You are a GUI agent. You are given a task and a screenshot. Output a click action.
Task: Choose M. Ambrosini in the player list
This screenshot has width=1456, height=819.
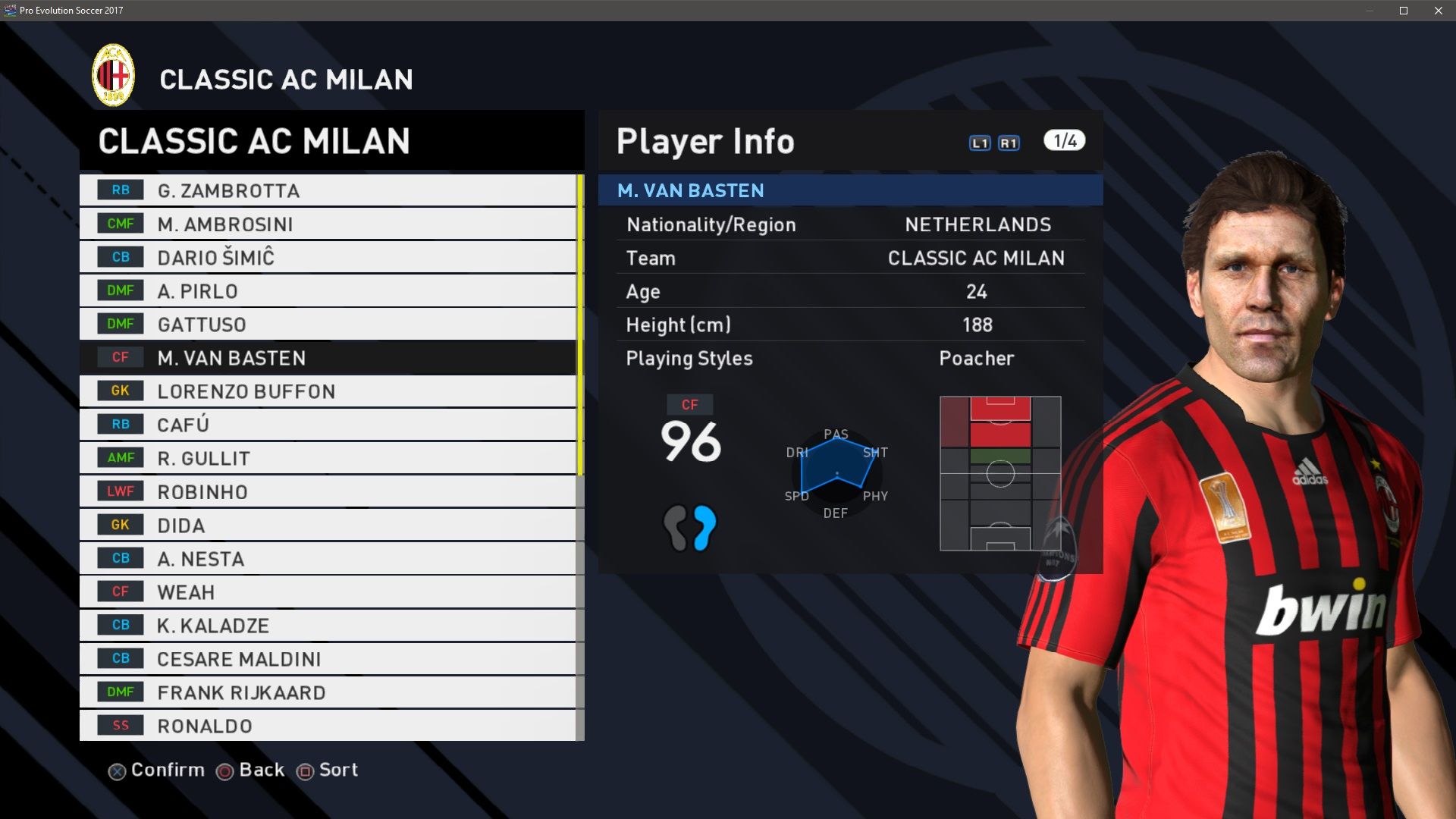click(x=328, y=224)
